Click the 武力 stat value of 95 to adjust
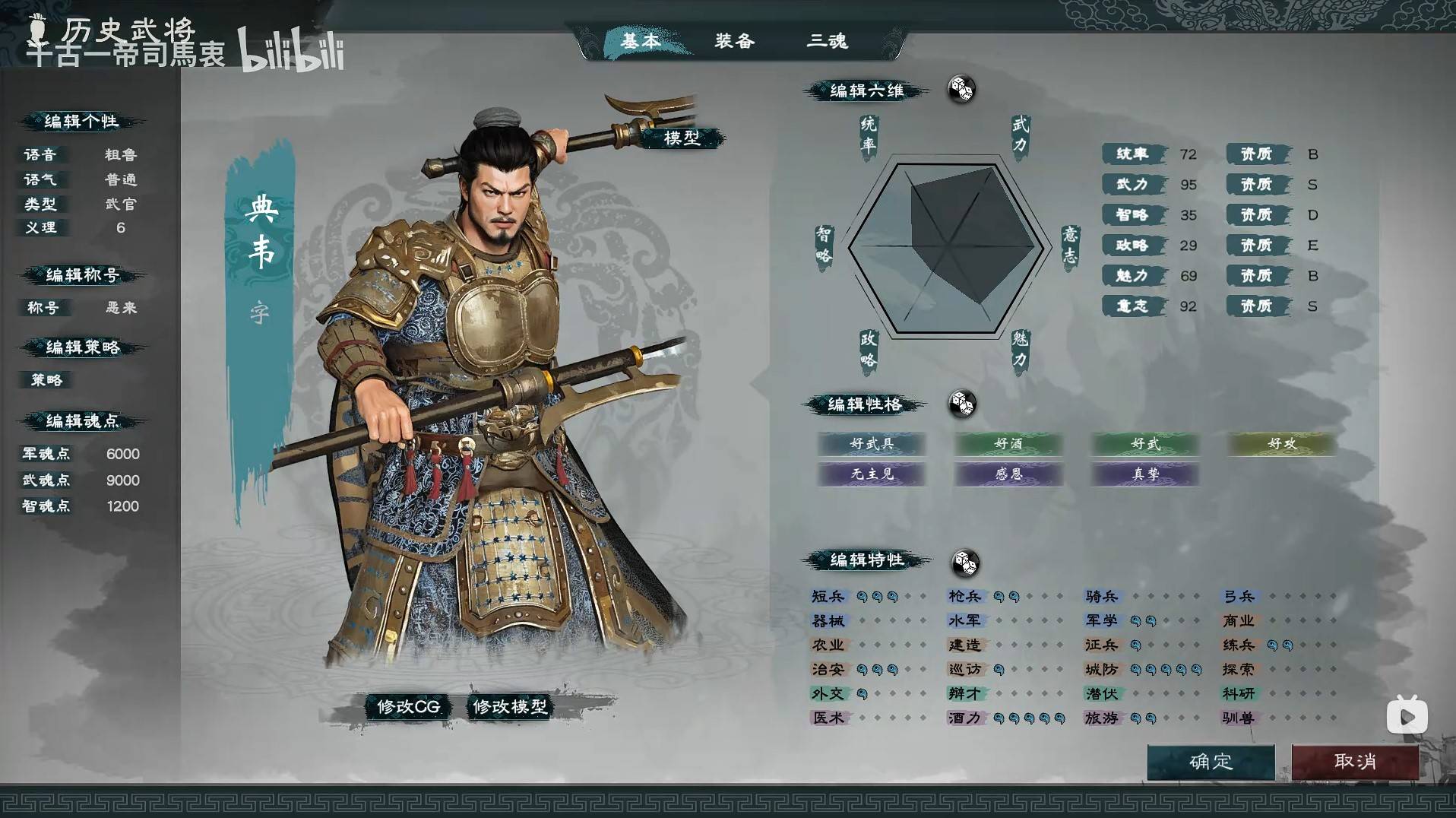1456x818 pixels. pyautogui.click(x=1188, y=184)
